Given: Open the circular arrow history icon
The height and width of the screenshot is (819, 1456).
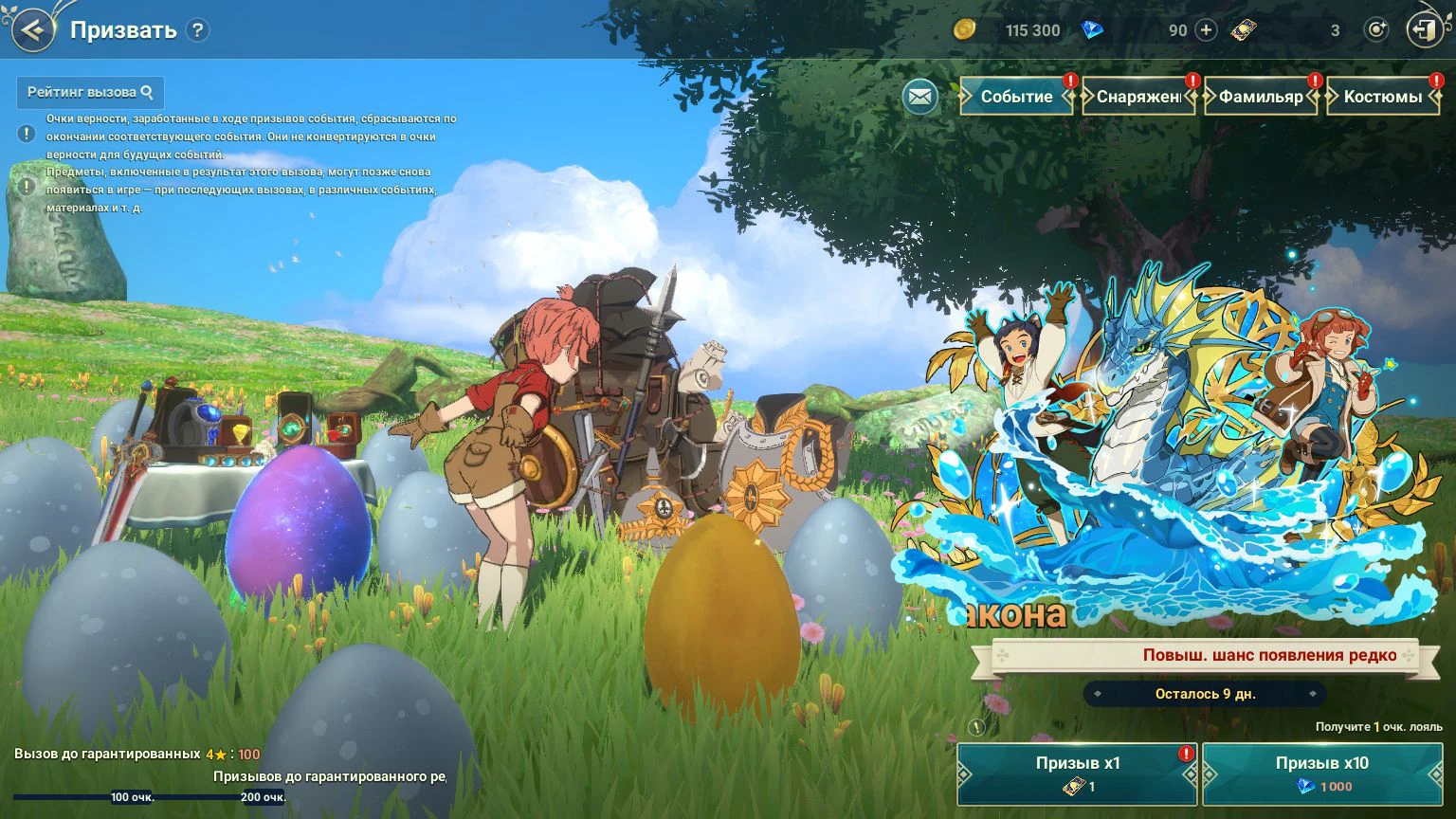Looking at the screenshot, I should (1375, 30).
